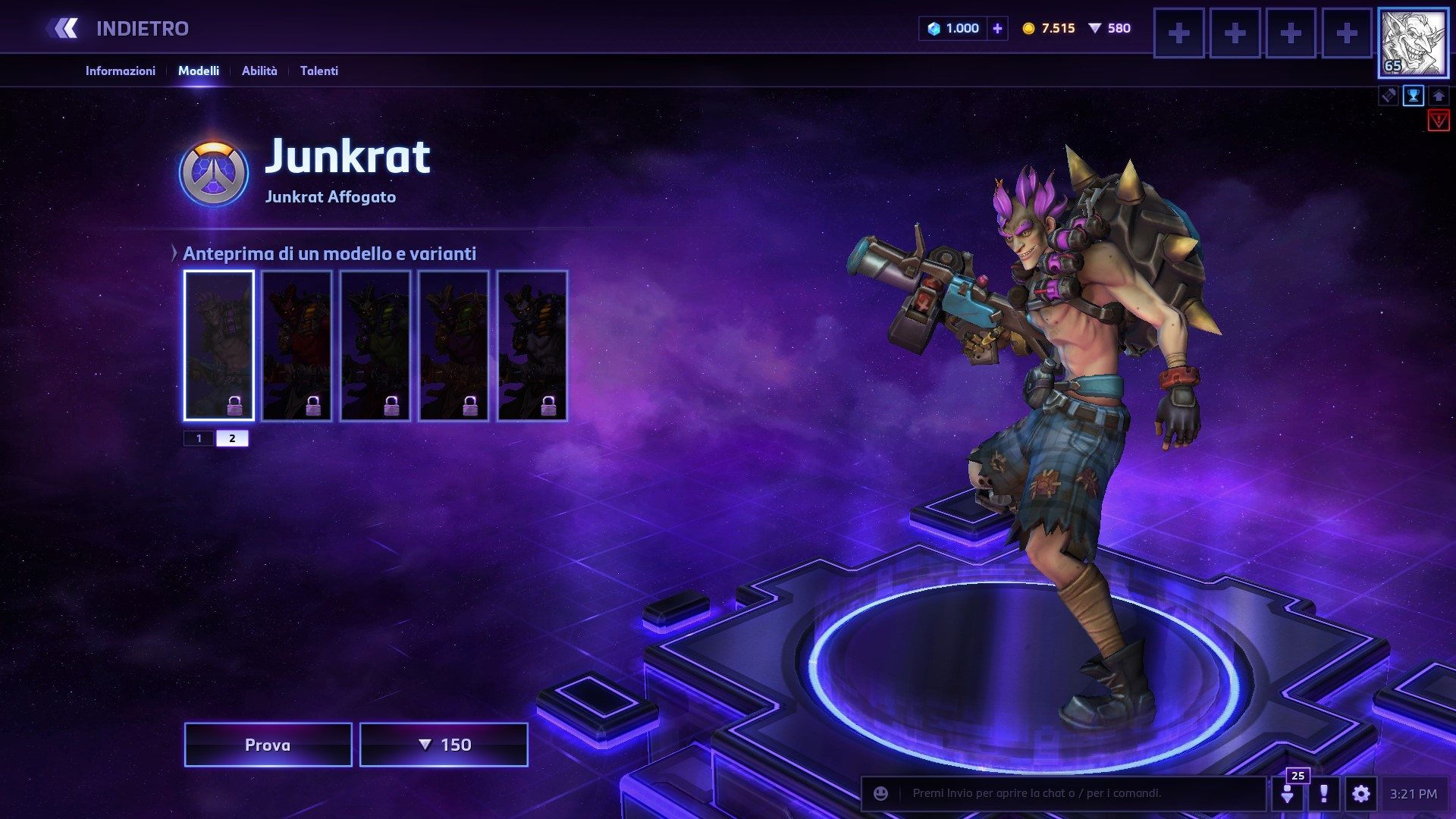The image size is (1456, 819).
Task: Add gems with the plus button
Action: pyautogui.click(x=997, y=29)
